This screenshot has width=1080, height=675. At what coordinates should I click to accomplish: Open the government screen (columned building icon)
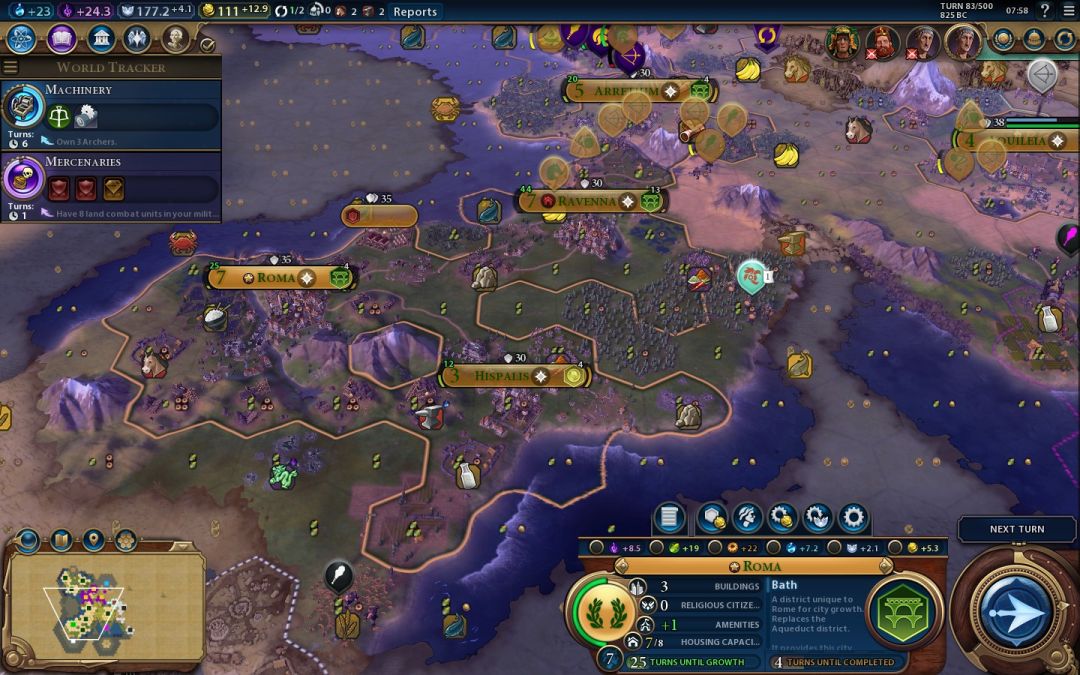(100, 39)
